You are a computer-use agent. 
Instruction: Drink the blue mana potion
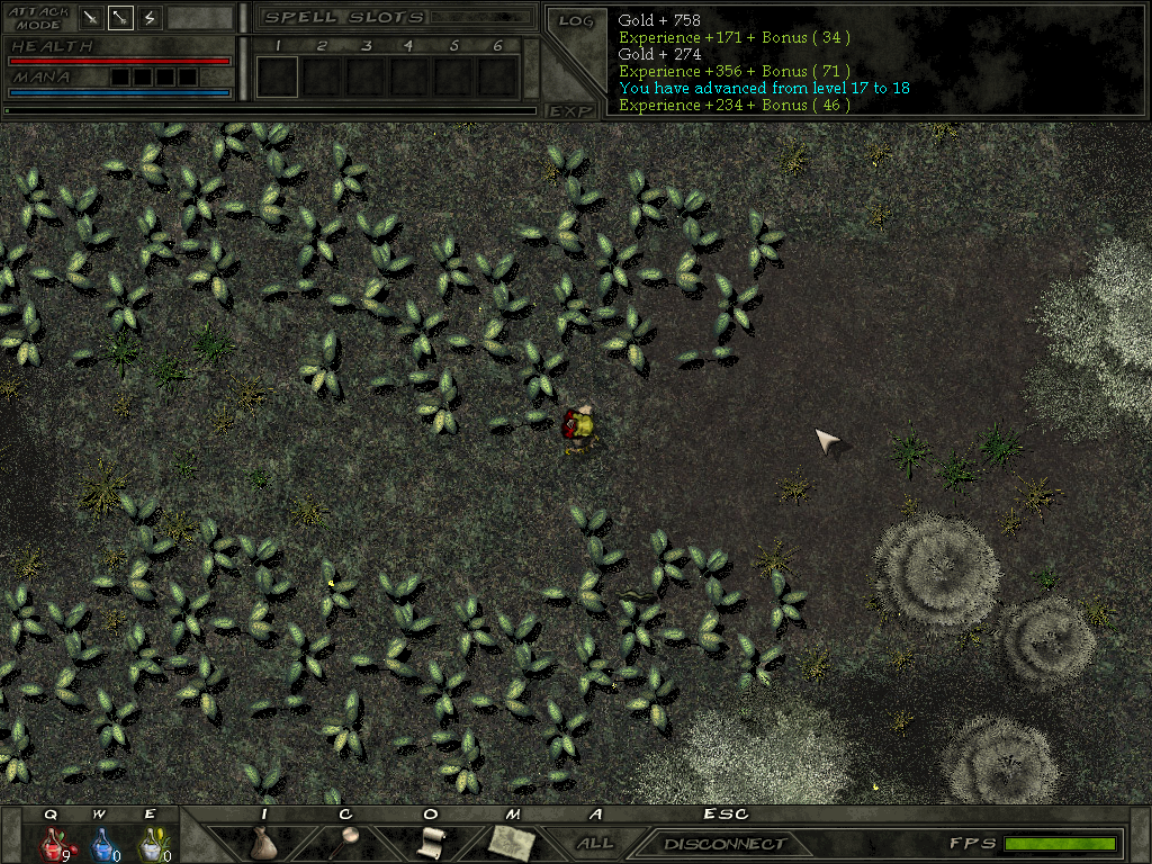pos(102,843)
